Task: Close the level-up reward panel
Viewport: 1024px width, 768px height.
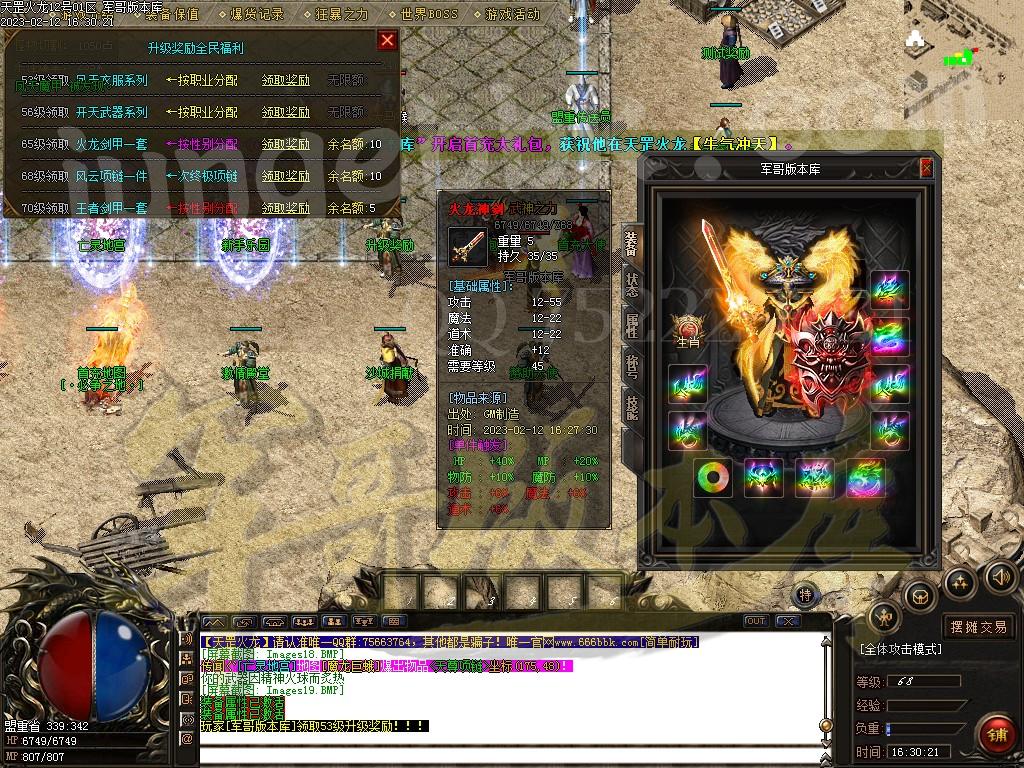Action: click(387, 41)
